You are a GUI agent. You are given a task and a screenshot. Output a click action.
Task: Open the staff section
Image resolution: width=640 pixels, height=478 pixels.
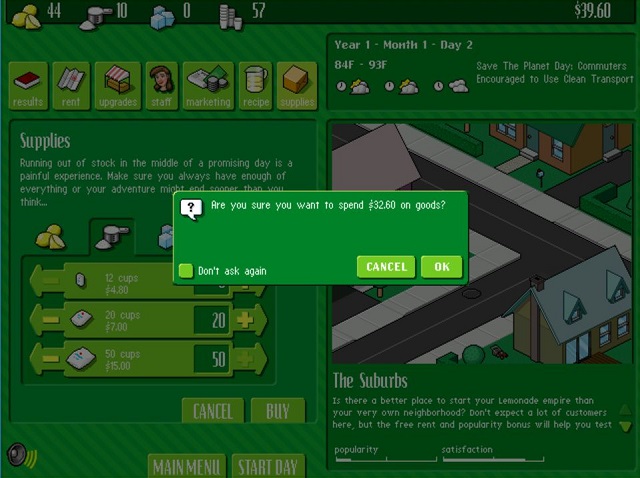[161, 86]
